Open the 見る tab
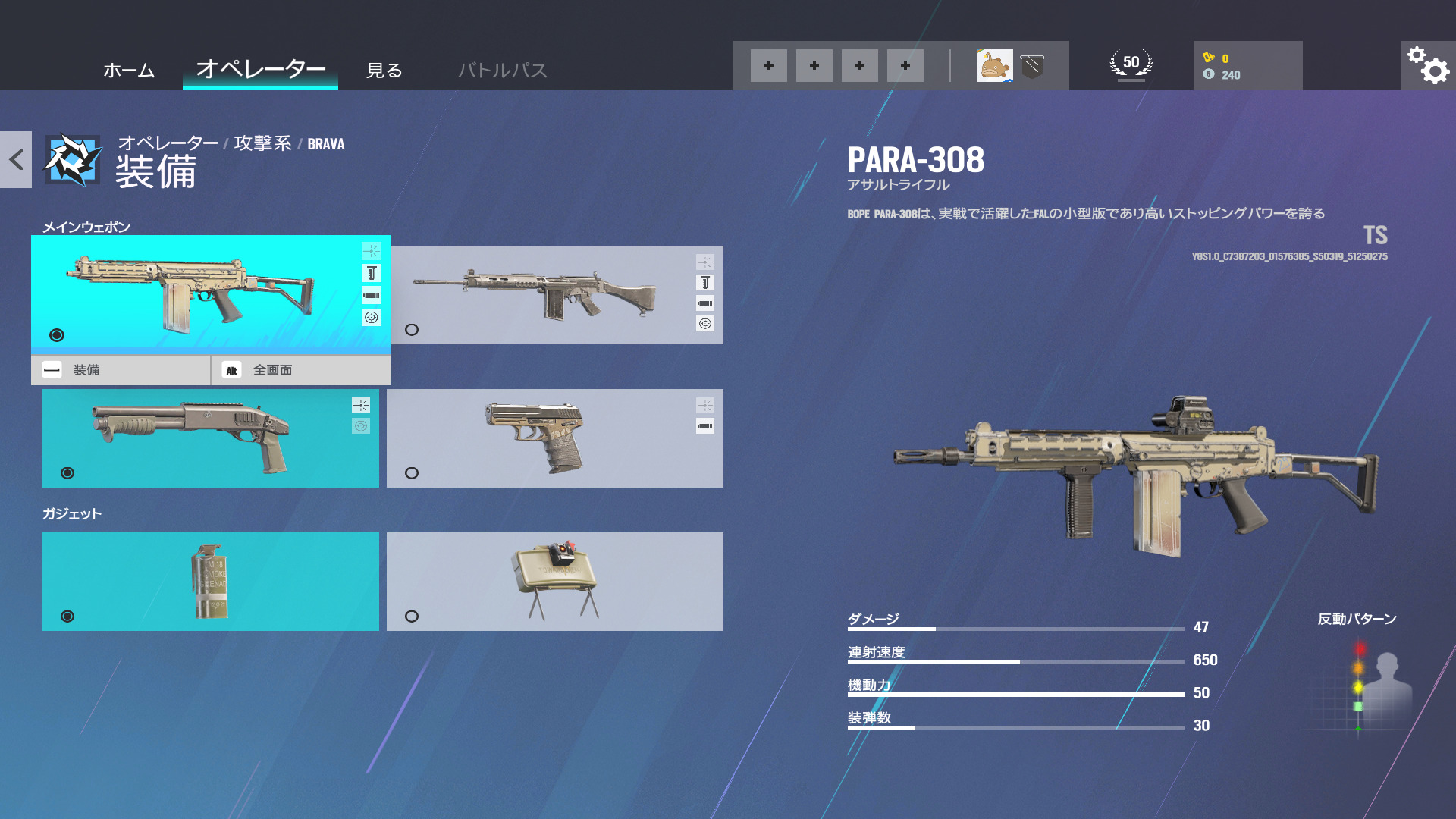 tap(385, 71)
